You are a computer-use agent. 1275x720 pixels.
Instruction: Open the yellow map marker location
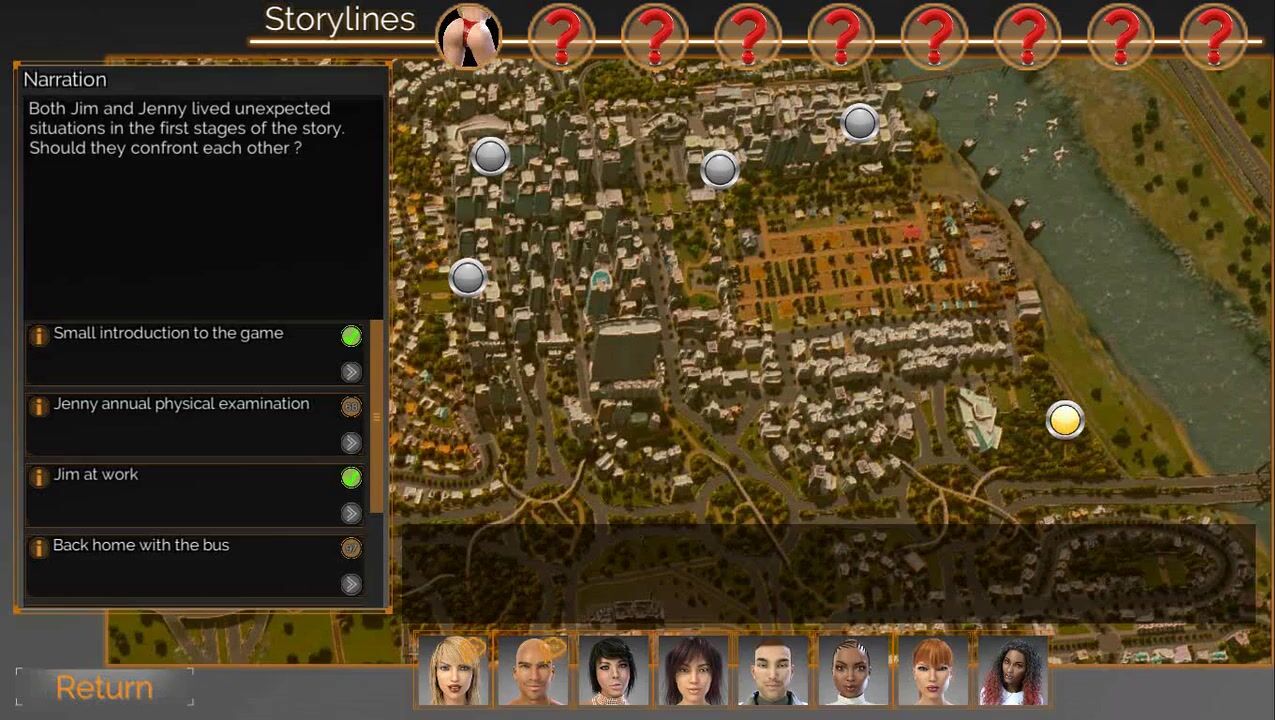[1065, 420]
